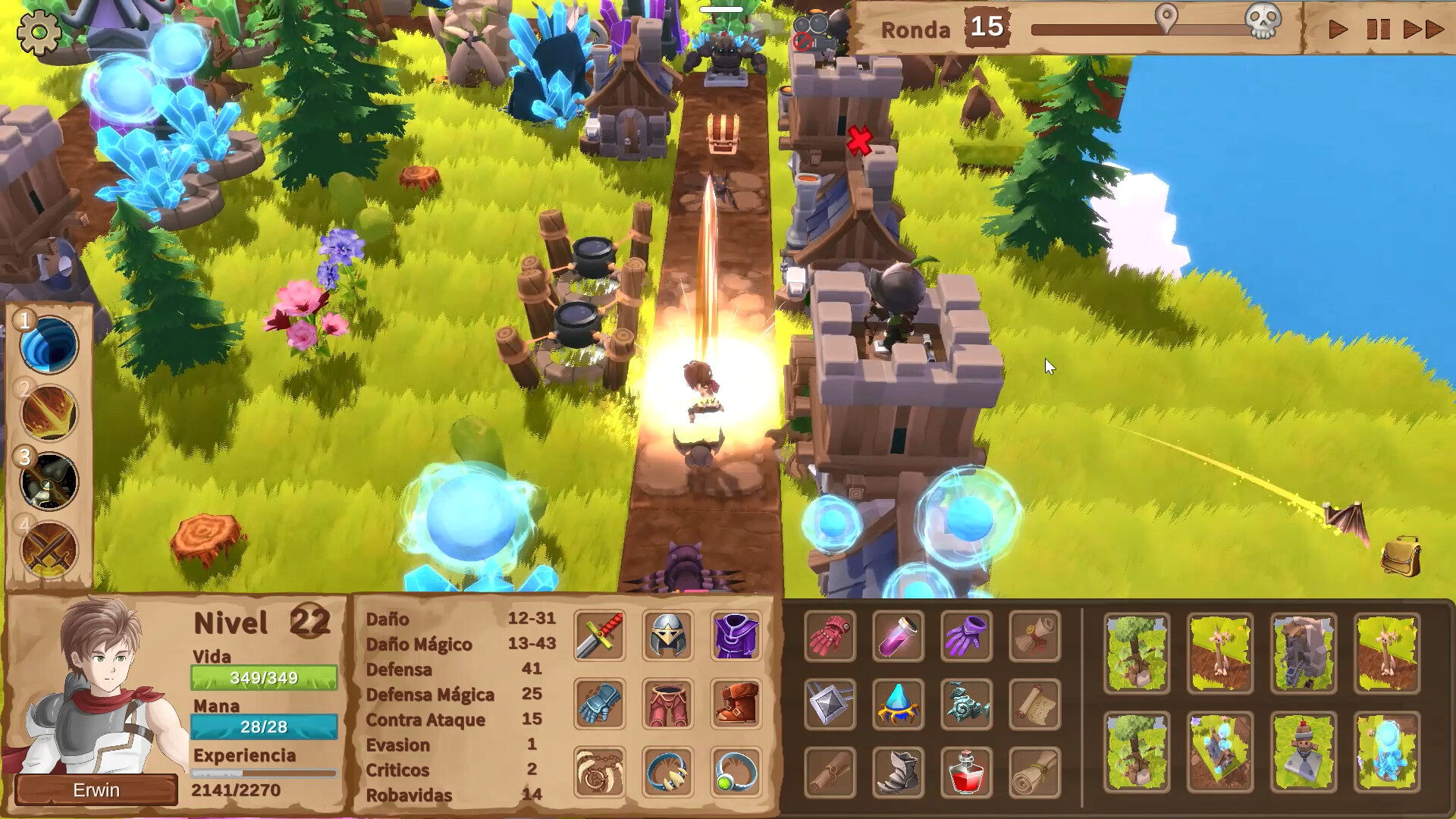Select the spiked boot inventory item
This screenshot has width=1456, height=819.
tap(899, 774)
